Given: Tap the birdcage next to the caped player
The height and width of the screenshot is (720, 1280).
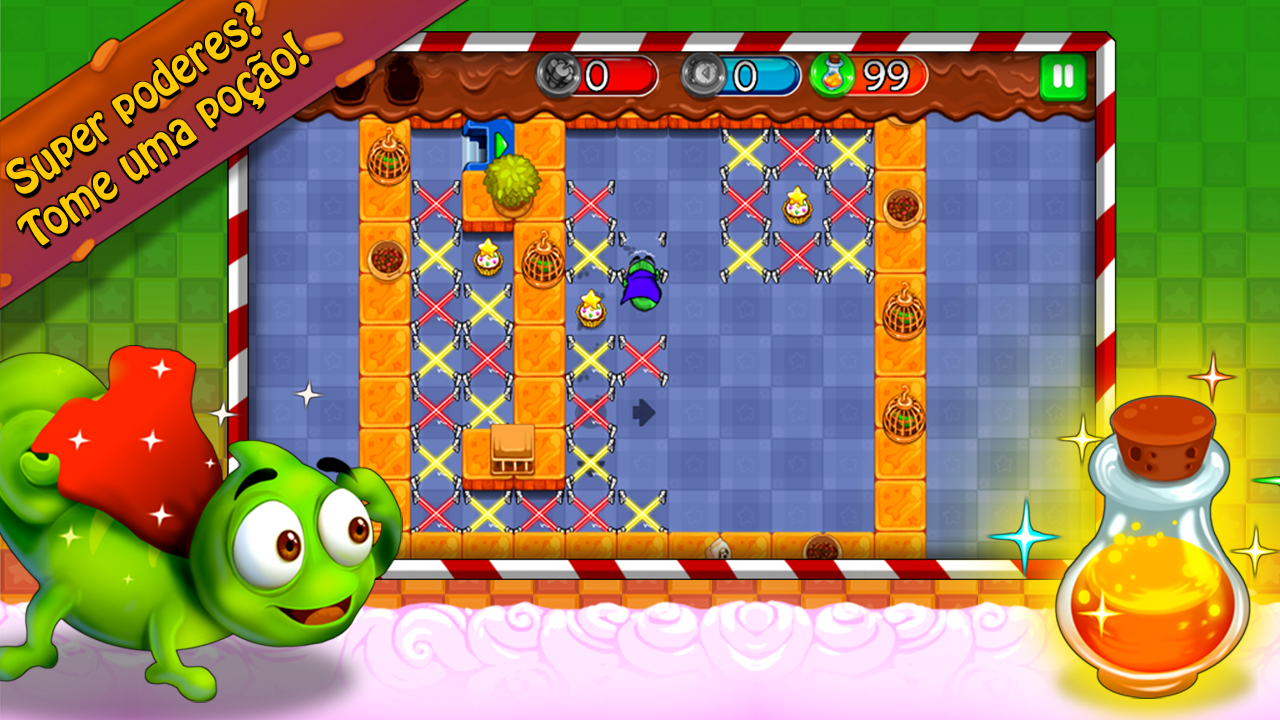Looking at the screenshot, I should pos(543,265).
